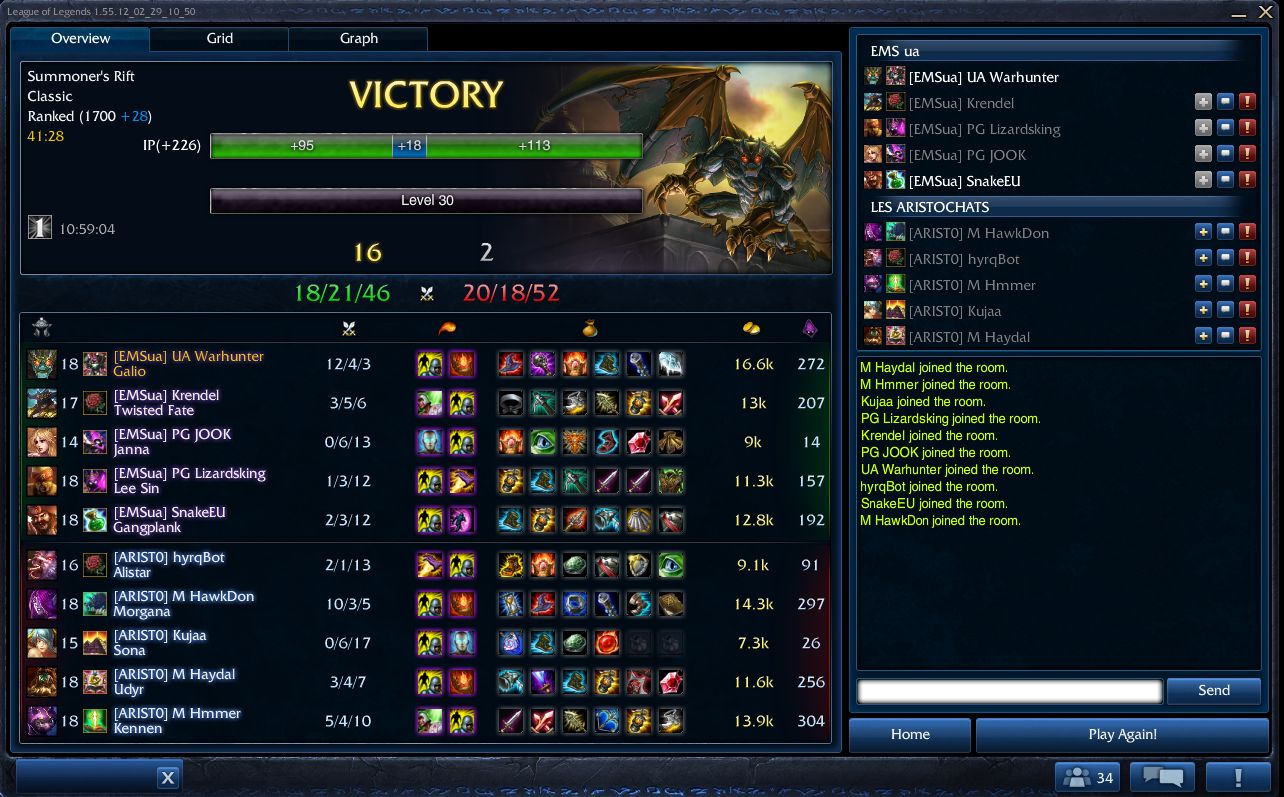The image size is (1284, 797).
Task: Select M Hmmer's Kennen scoreboard row
Action: (425, 721)
